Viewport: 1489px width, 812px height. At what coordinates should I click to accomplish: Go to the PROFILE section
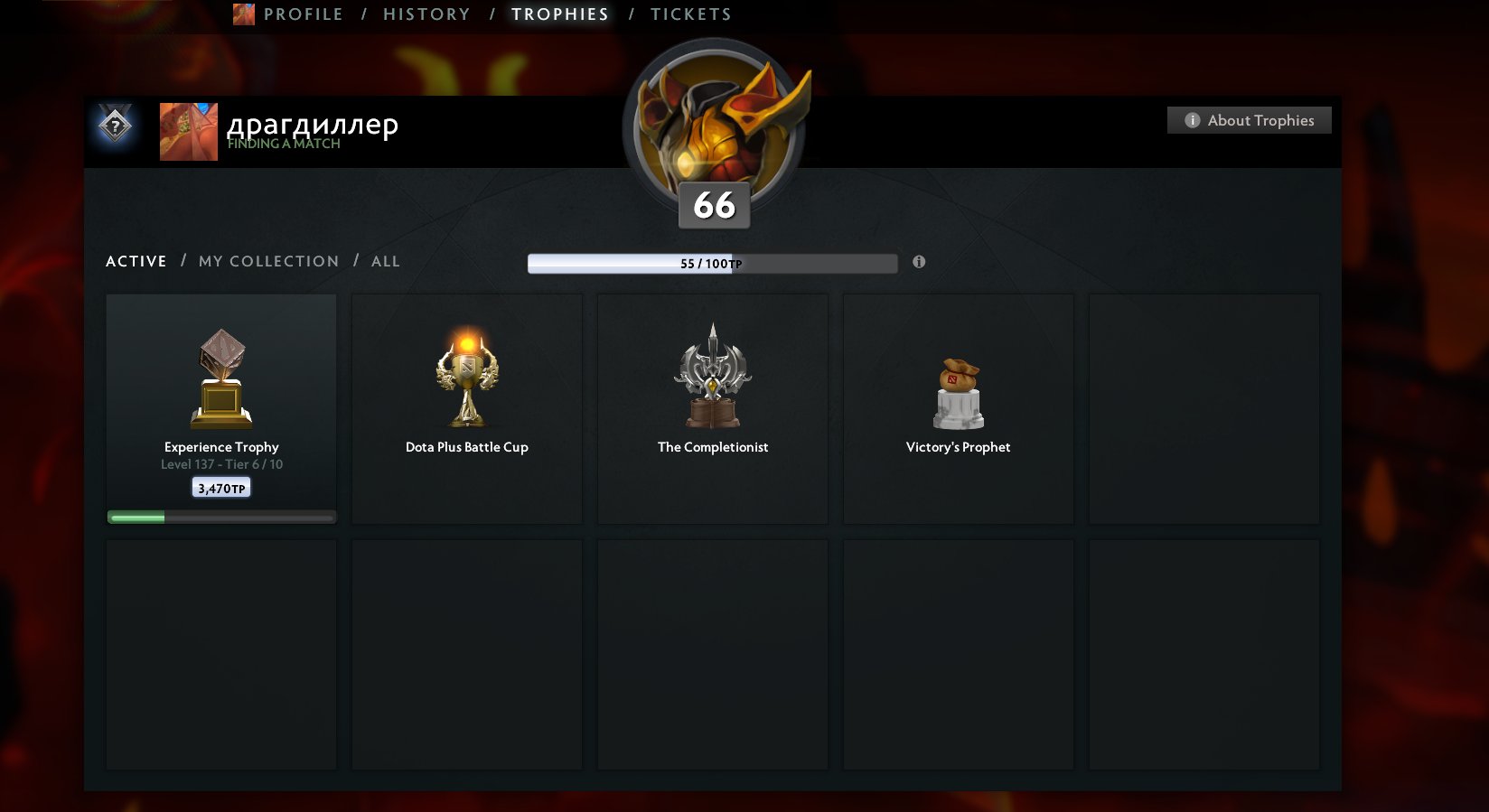pyautogui.click(x=303, y=14)
